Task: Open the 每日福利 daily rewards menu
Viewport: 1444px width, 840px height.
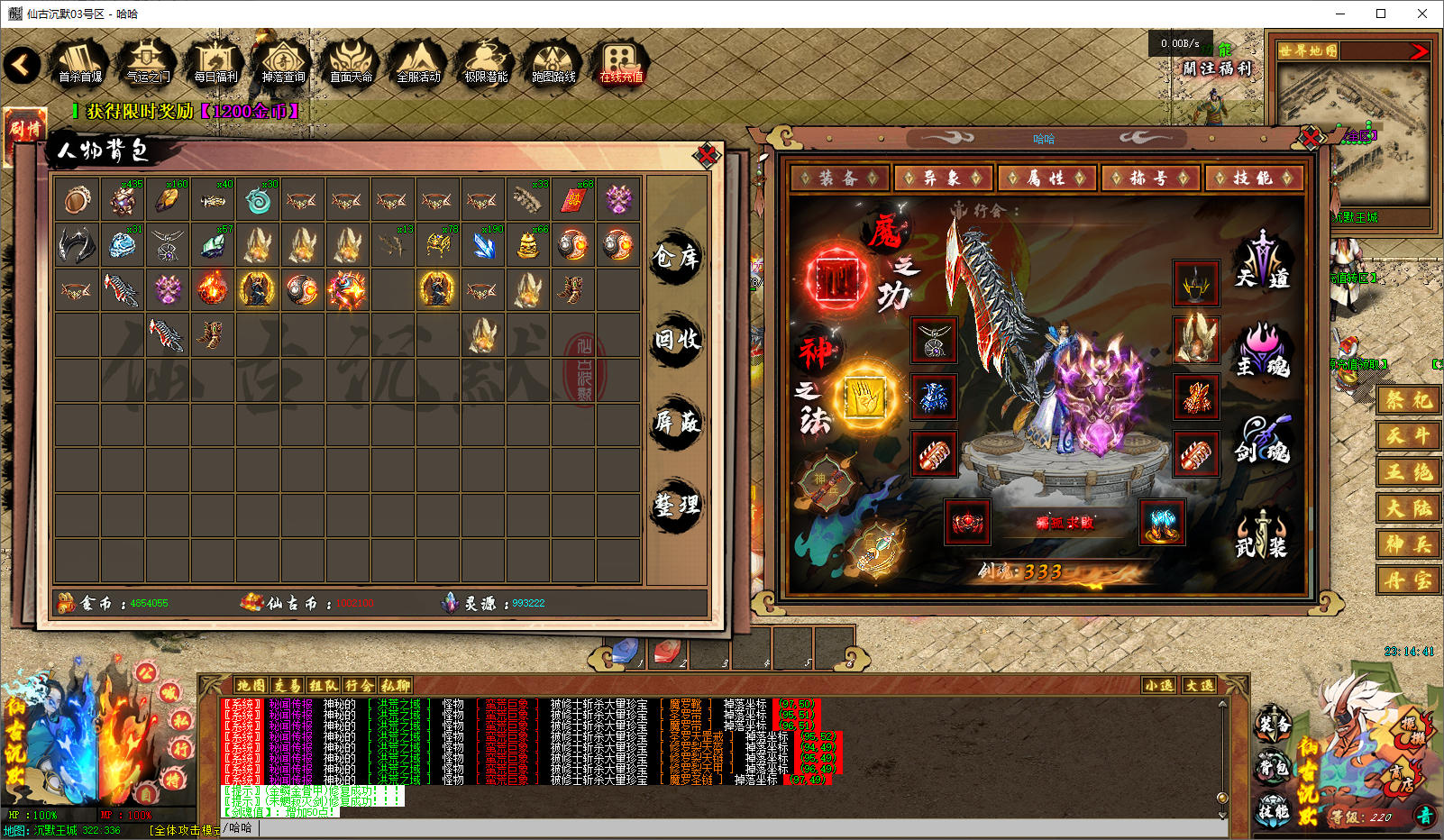Action: [x=215, y=63]
